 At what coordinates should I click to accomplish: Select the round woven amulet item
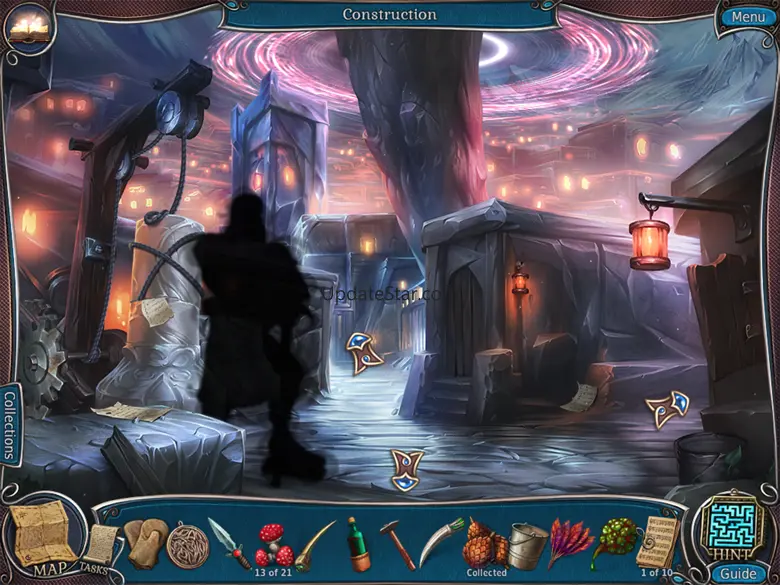coord(187,543)
